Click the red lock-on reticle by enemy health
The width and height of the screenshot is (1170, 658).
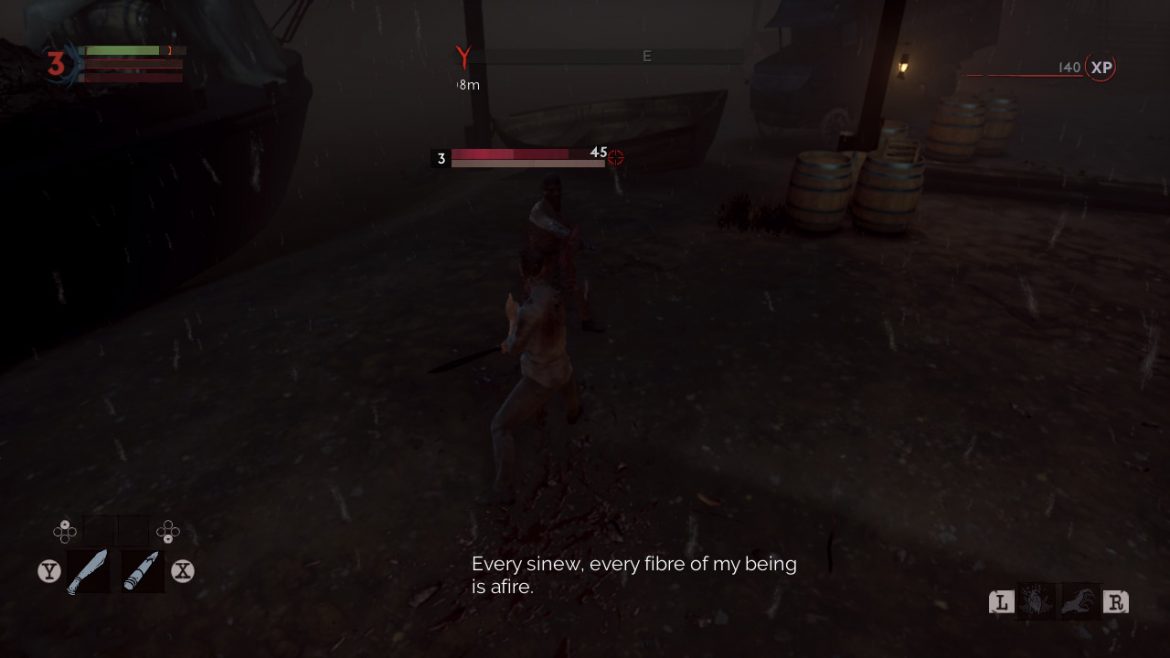tap(616, 157)
